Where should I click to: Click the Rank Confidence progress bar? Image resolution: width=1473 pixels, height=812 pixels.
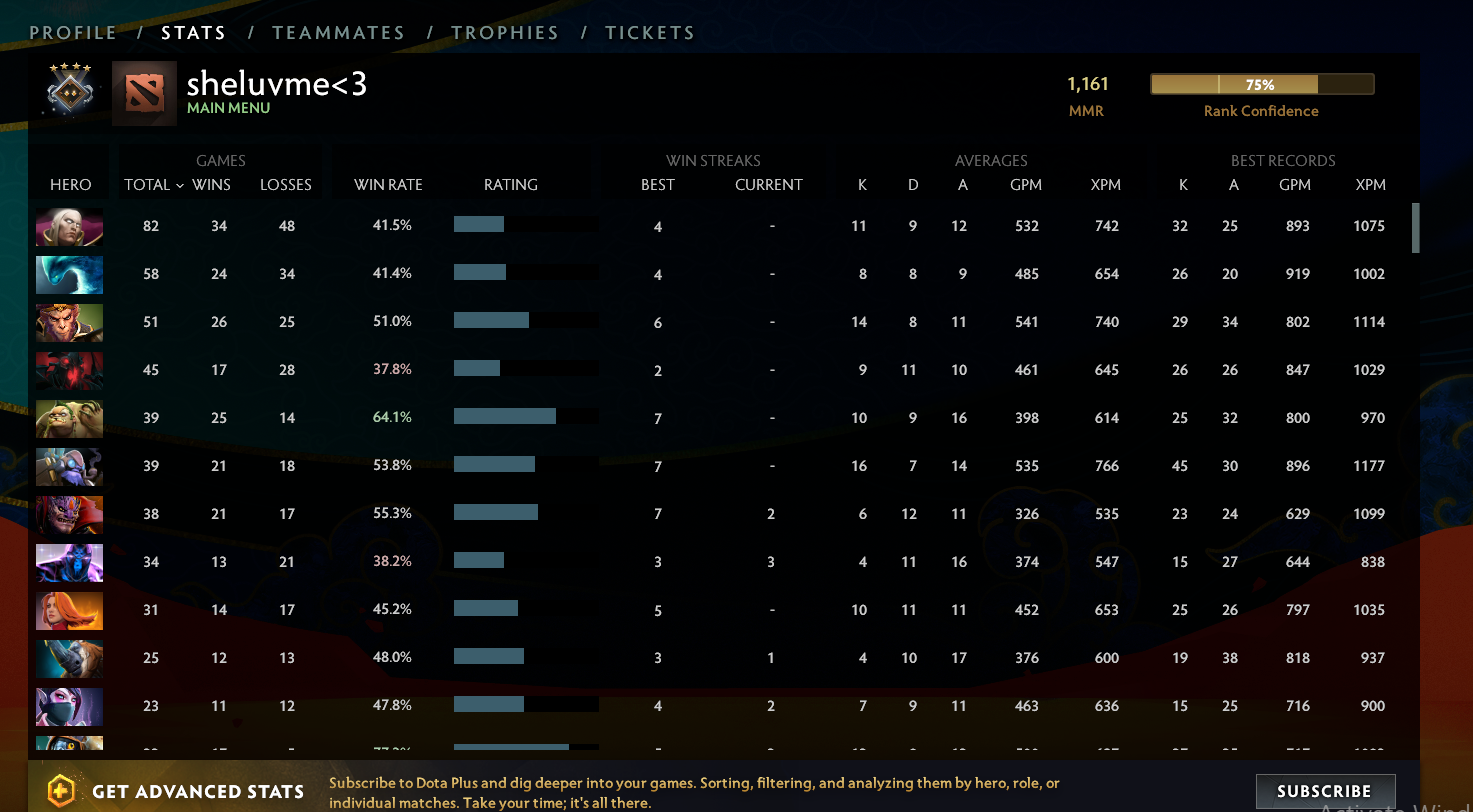pyautogui.click(x=1262, y=85)
